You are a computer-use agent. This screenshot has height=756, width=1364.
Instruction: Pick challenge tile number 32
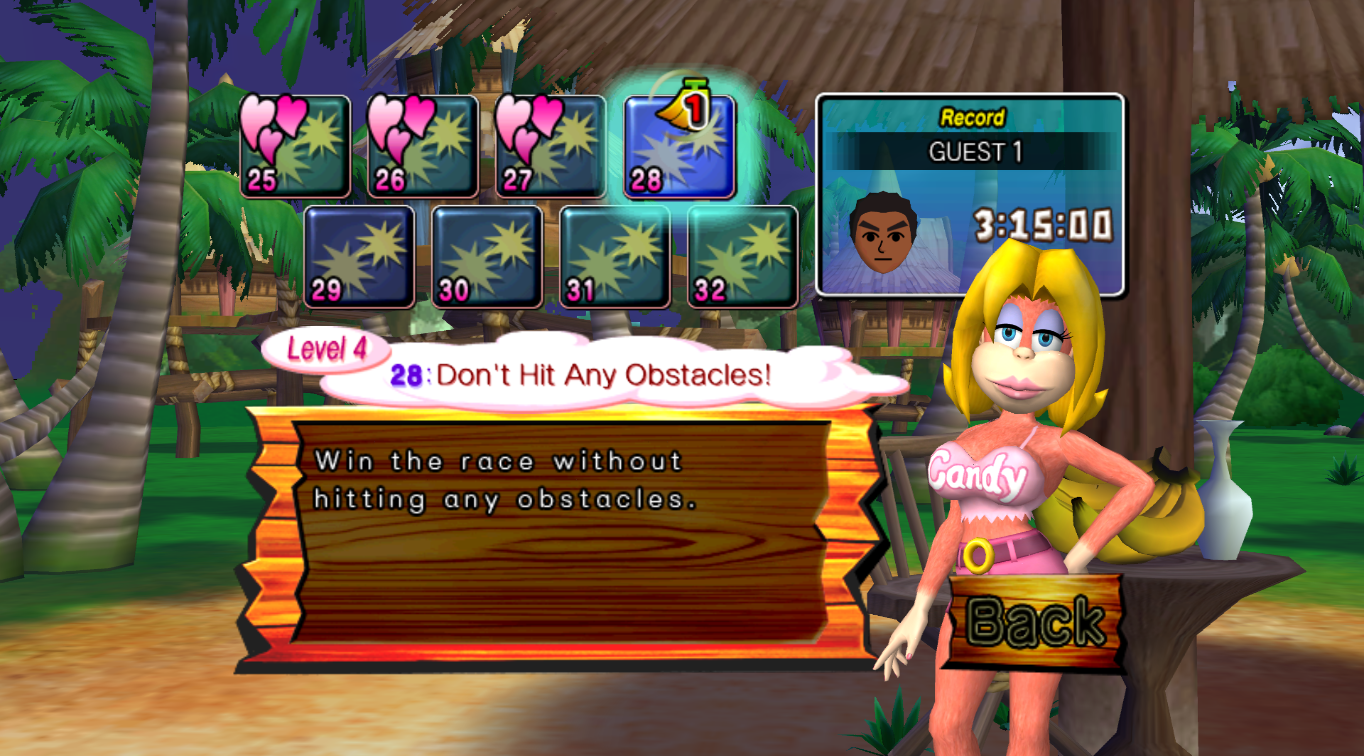[743, 257]
